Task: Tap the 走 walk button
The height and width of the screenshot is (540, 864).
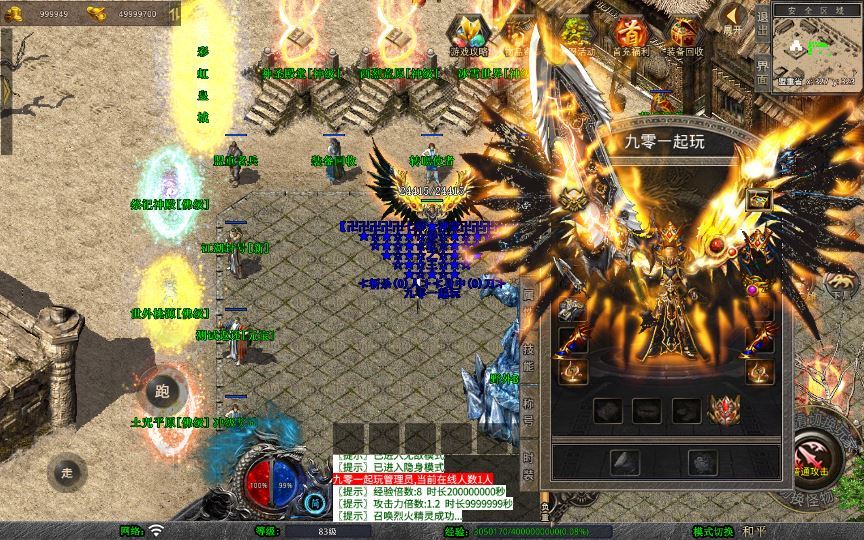Action: pos(67,471)
